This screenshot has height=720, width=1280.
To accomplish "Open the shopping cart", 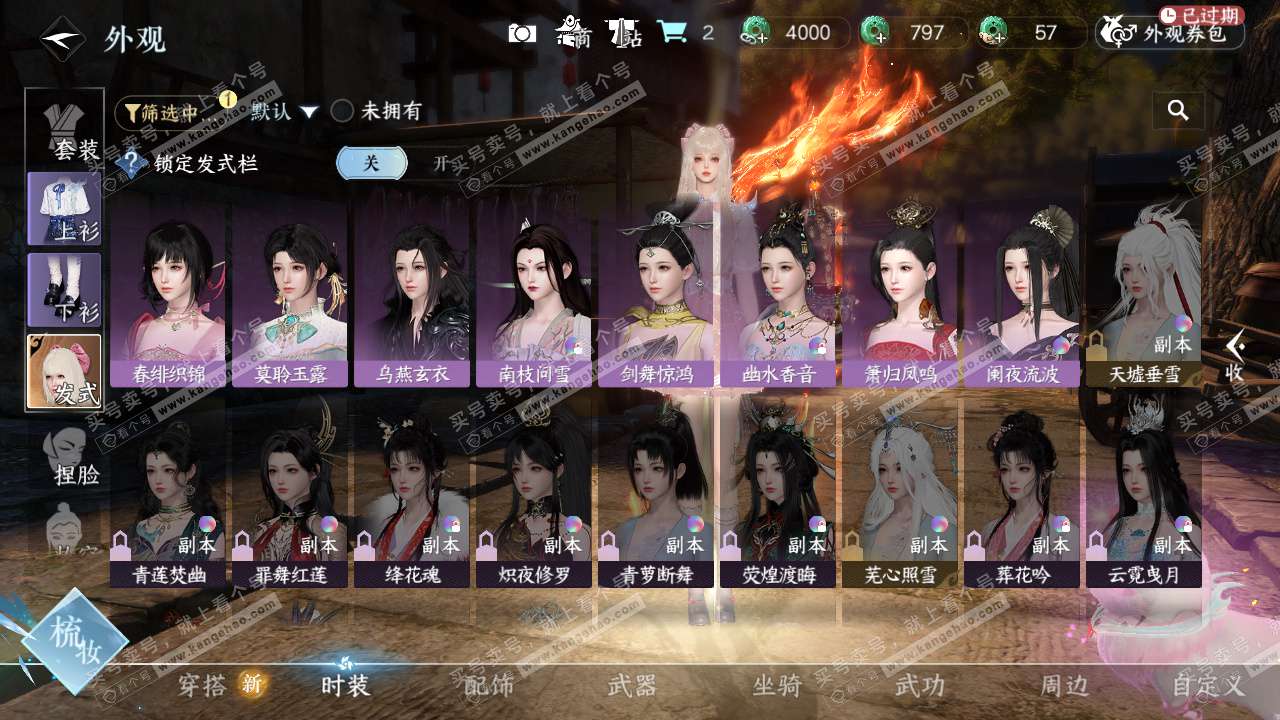I will 671,33.
